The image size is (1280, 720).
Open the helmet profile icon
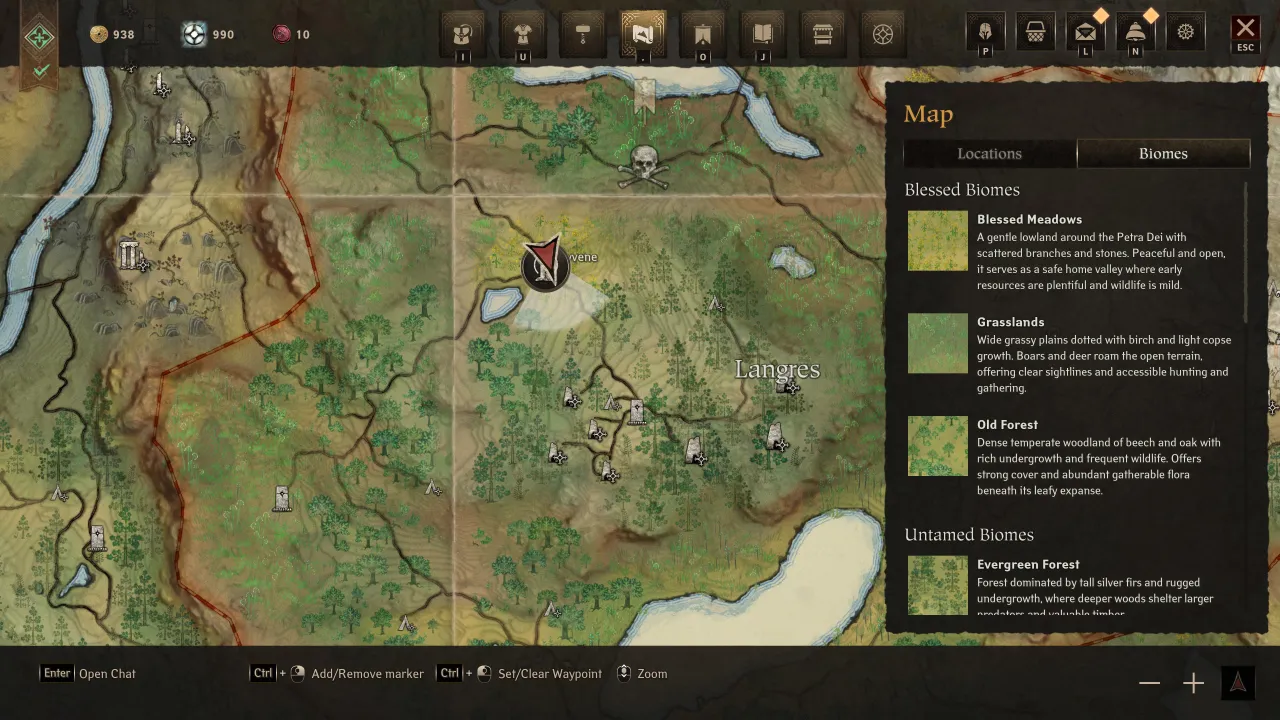click(x=985, y=33)
